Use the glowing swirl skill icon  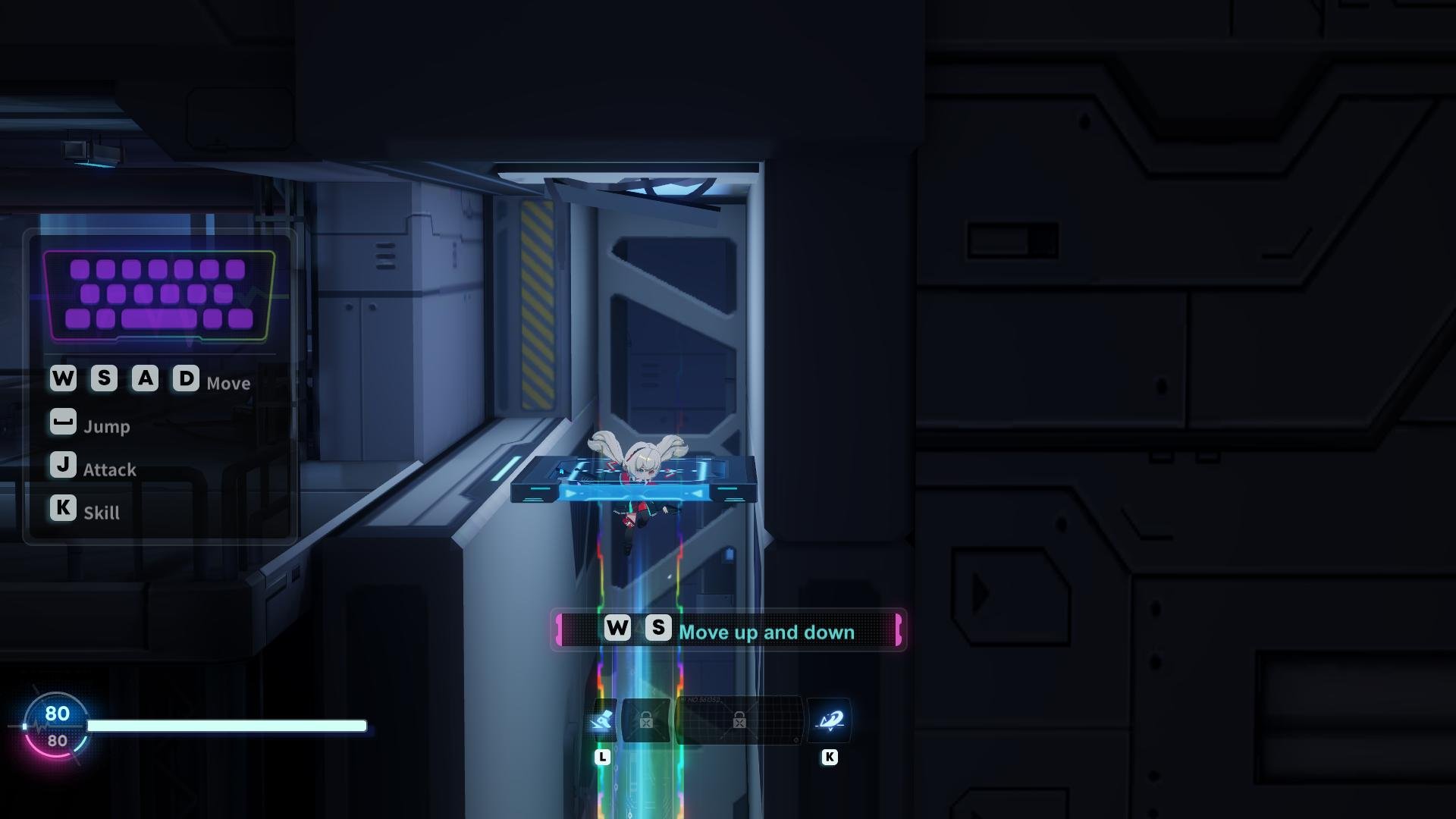pos(829,720)
